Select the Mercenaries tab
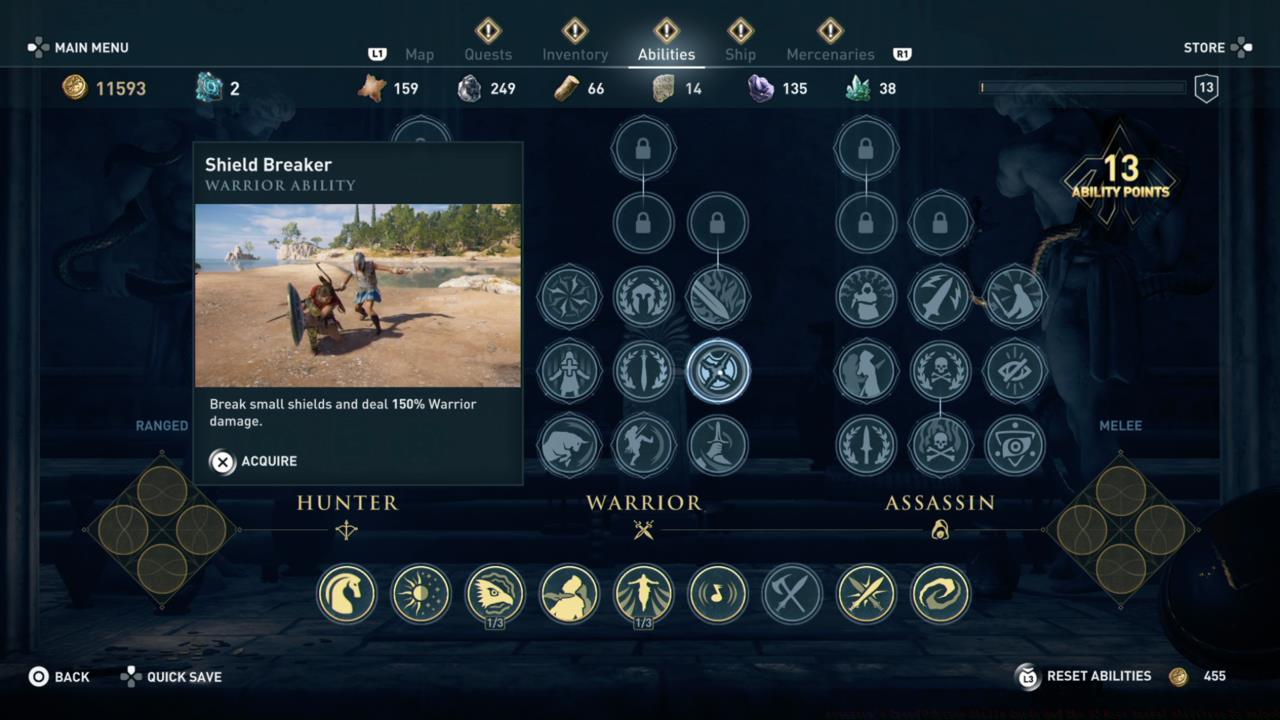The image size is (1280, 720). tap(830, 54)
